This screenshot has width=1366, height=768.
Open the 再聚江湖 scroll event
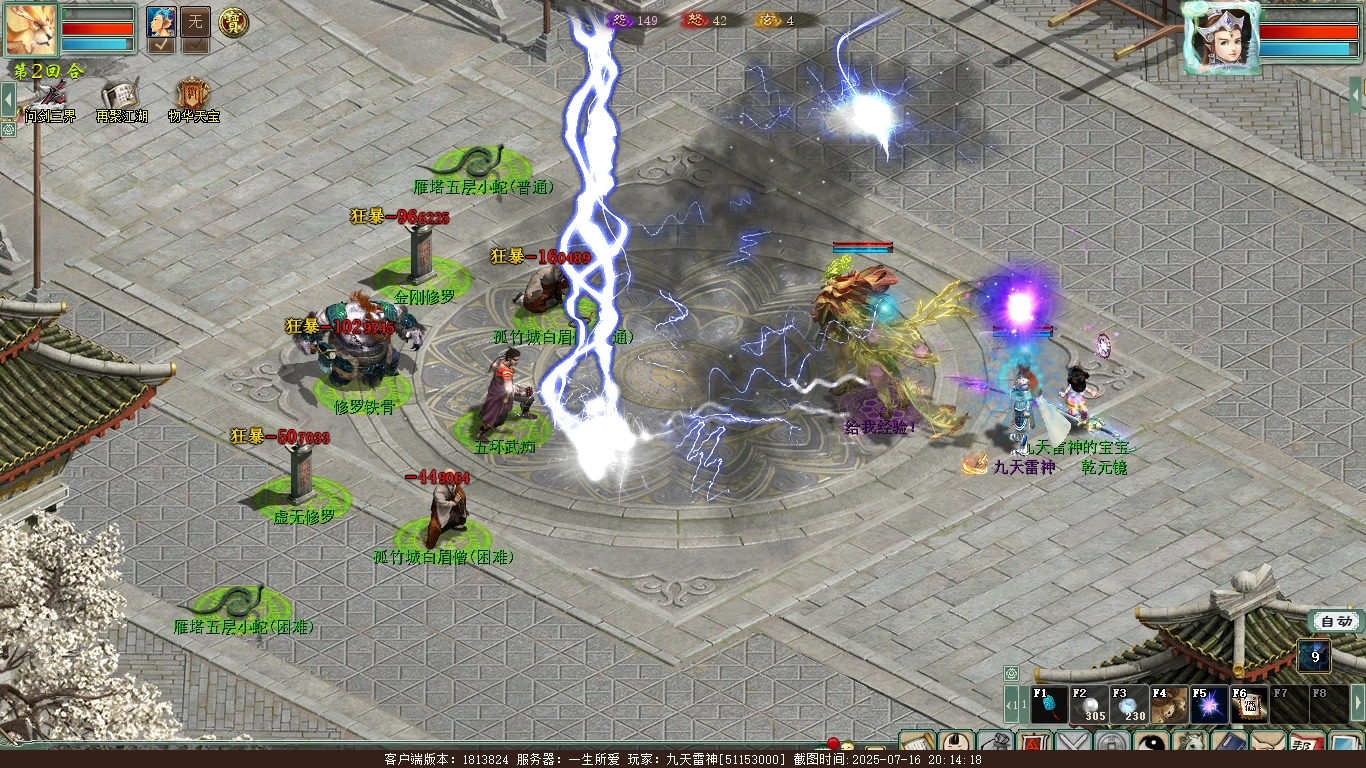[x=120, y=98]
